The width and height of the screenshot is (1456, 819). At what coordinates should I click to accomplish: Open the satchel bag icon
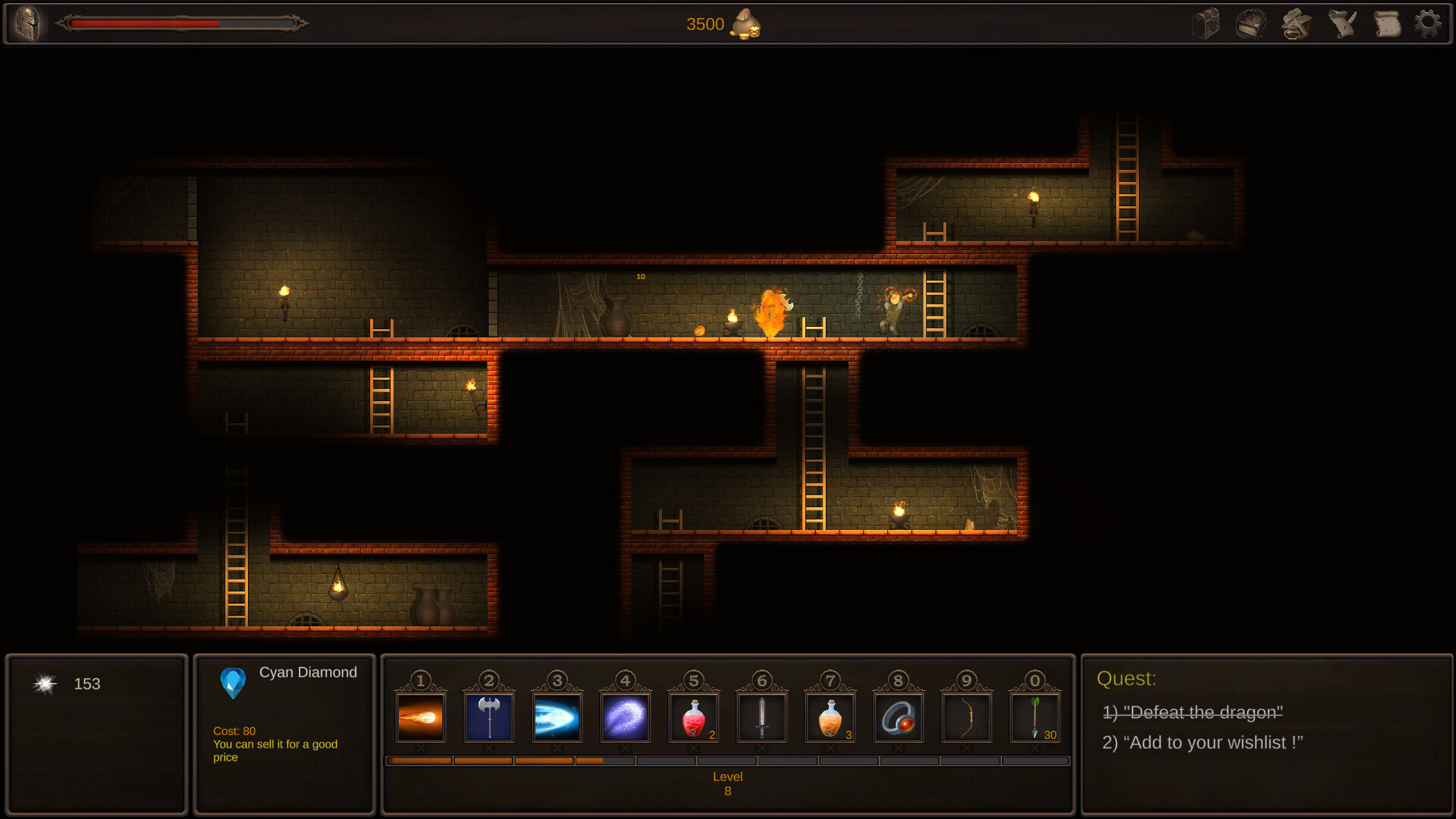coord(1250,24)
